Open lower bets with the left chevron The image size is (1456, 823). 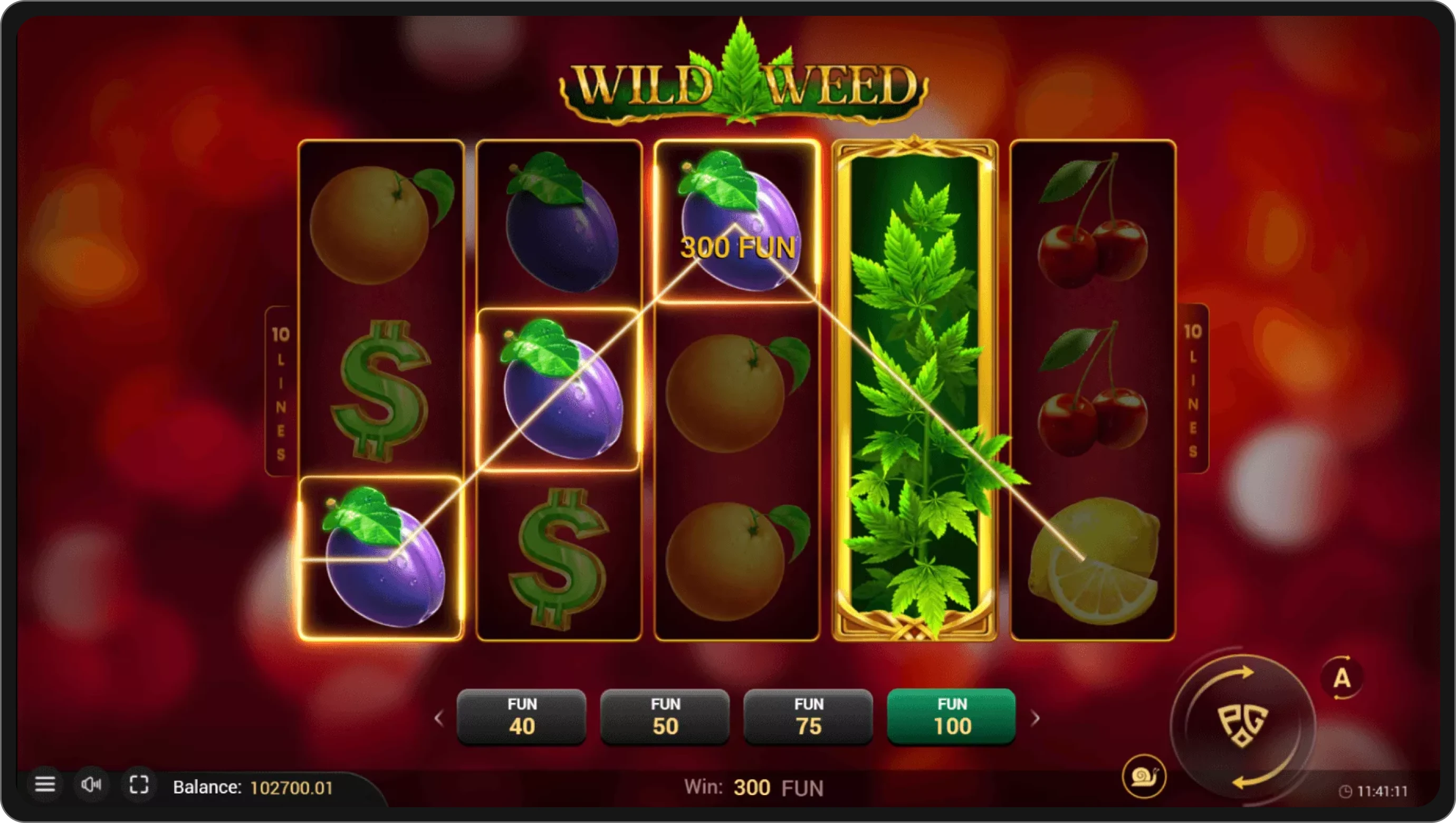(x=440, y=717)
